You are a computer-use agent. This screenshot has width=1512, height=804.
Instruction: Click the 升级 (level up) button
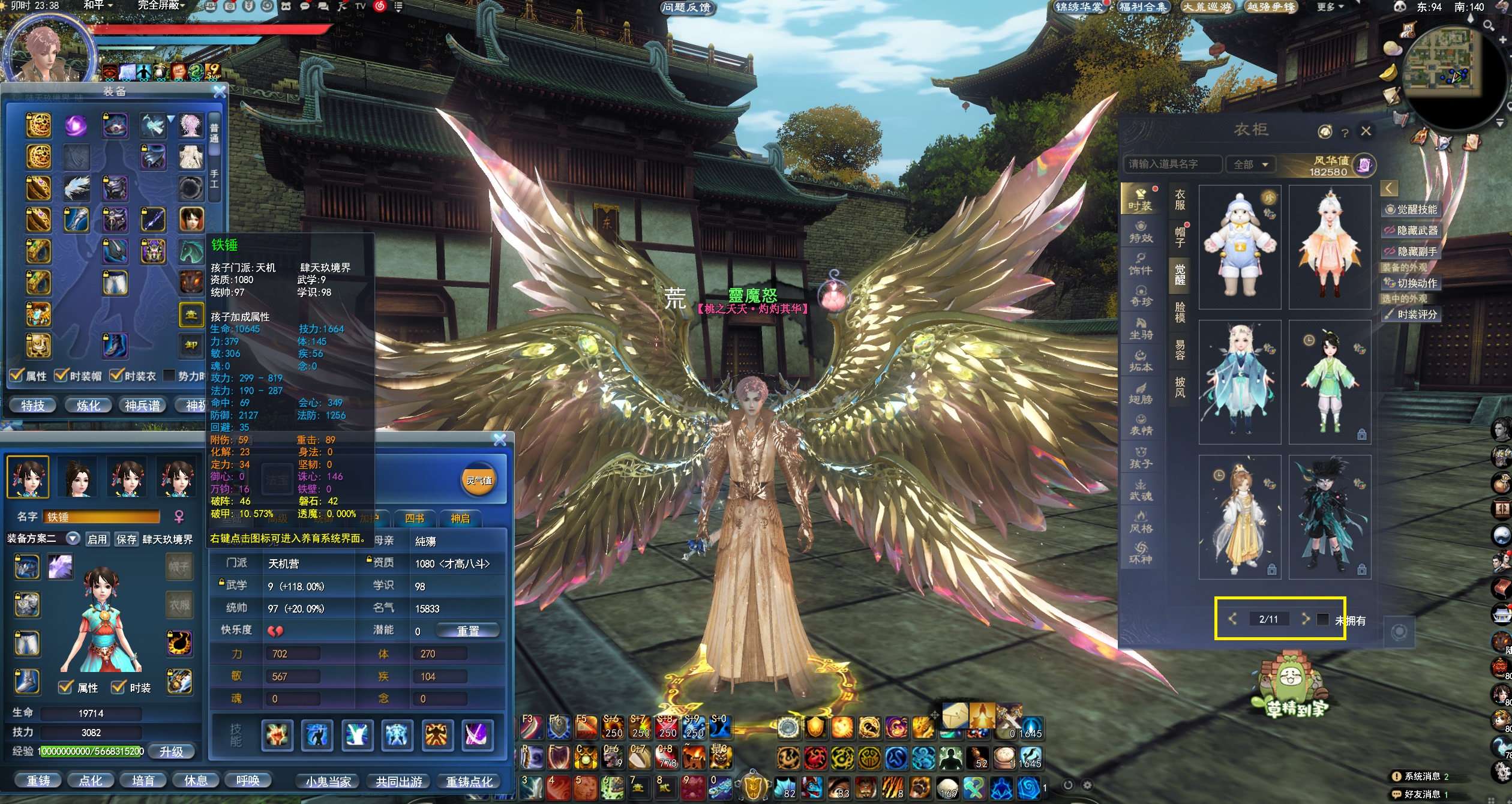click(171, 751)
